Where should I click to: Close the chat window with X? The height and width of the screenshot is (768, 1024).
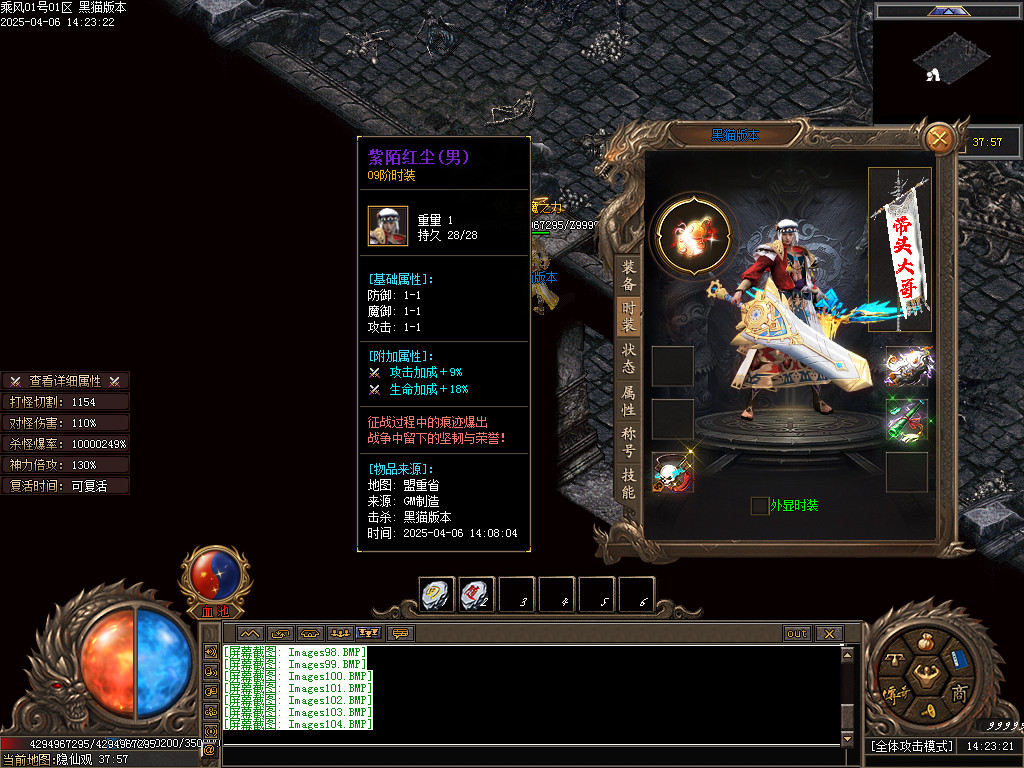(828, 633)
